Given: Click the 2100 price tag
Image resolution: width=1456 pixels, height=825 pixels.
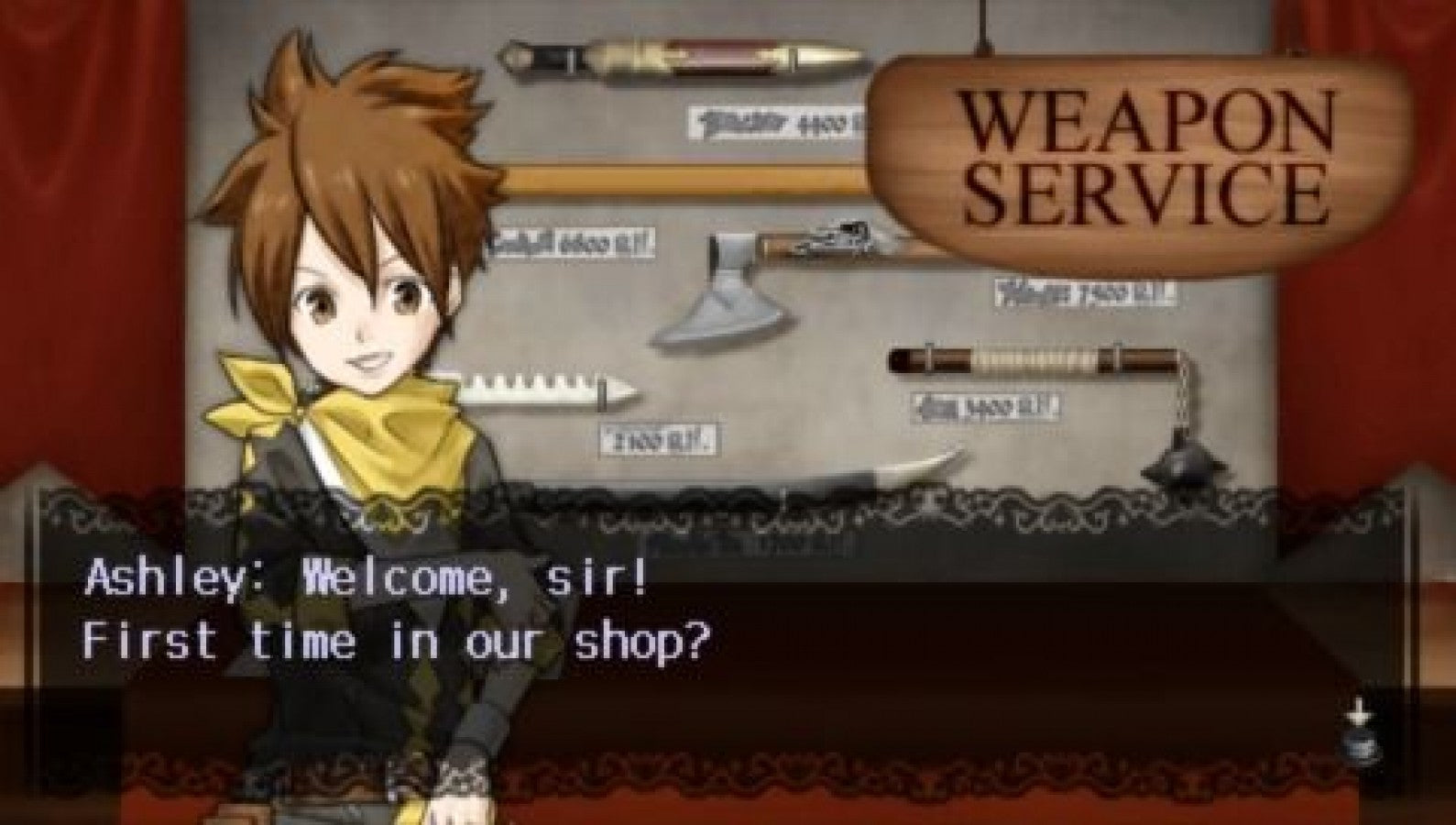Looking at the screenshot, I should coord(660,440).
